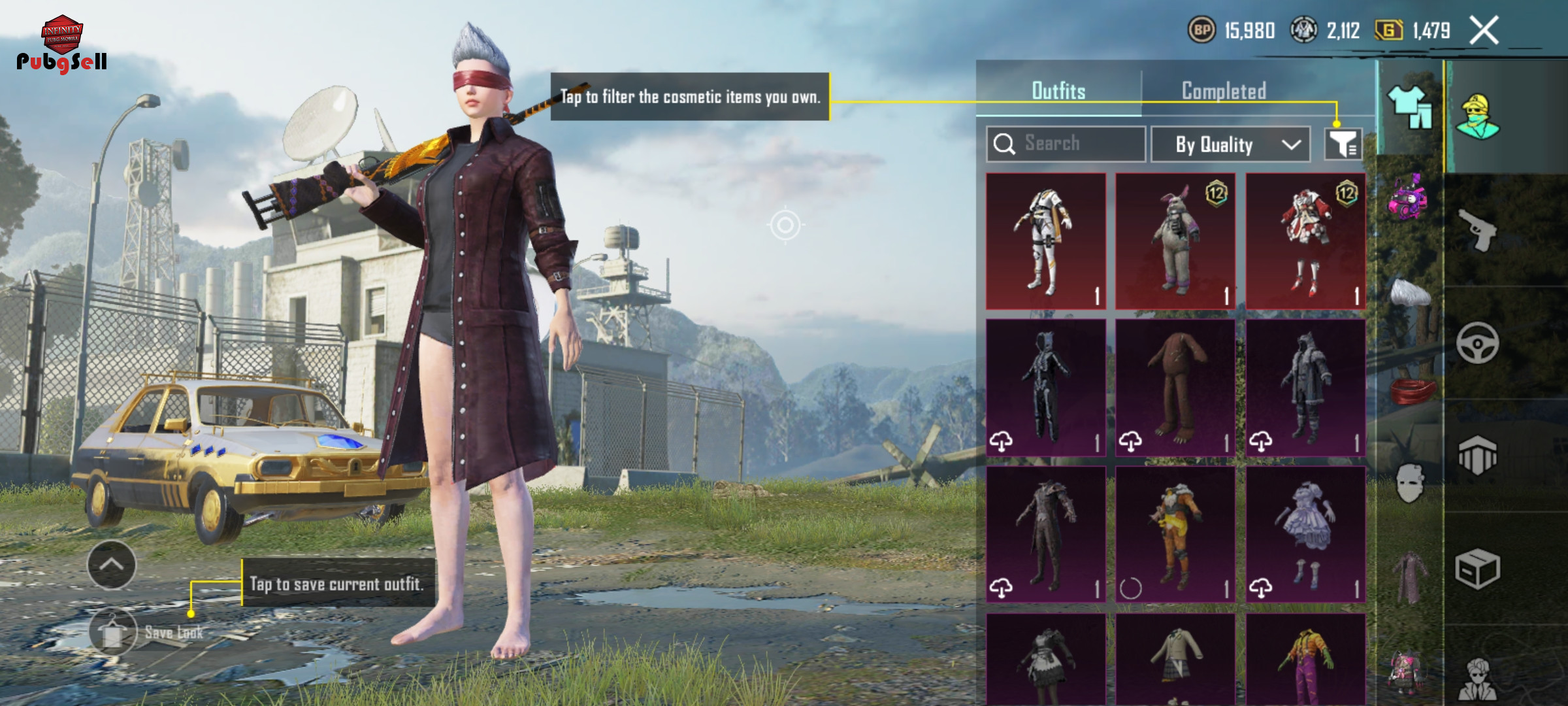
Task: Open the weapon skins pistol category
Action: coord(1477,229)
